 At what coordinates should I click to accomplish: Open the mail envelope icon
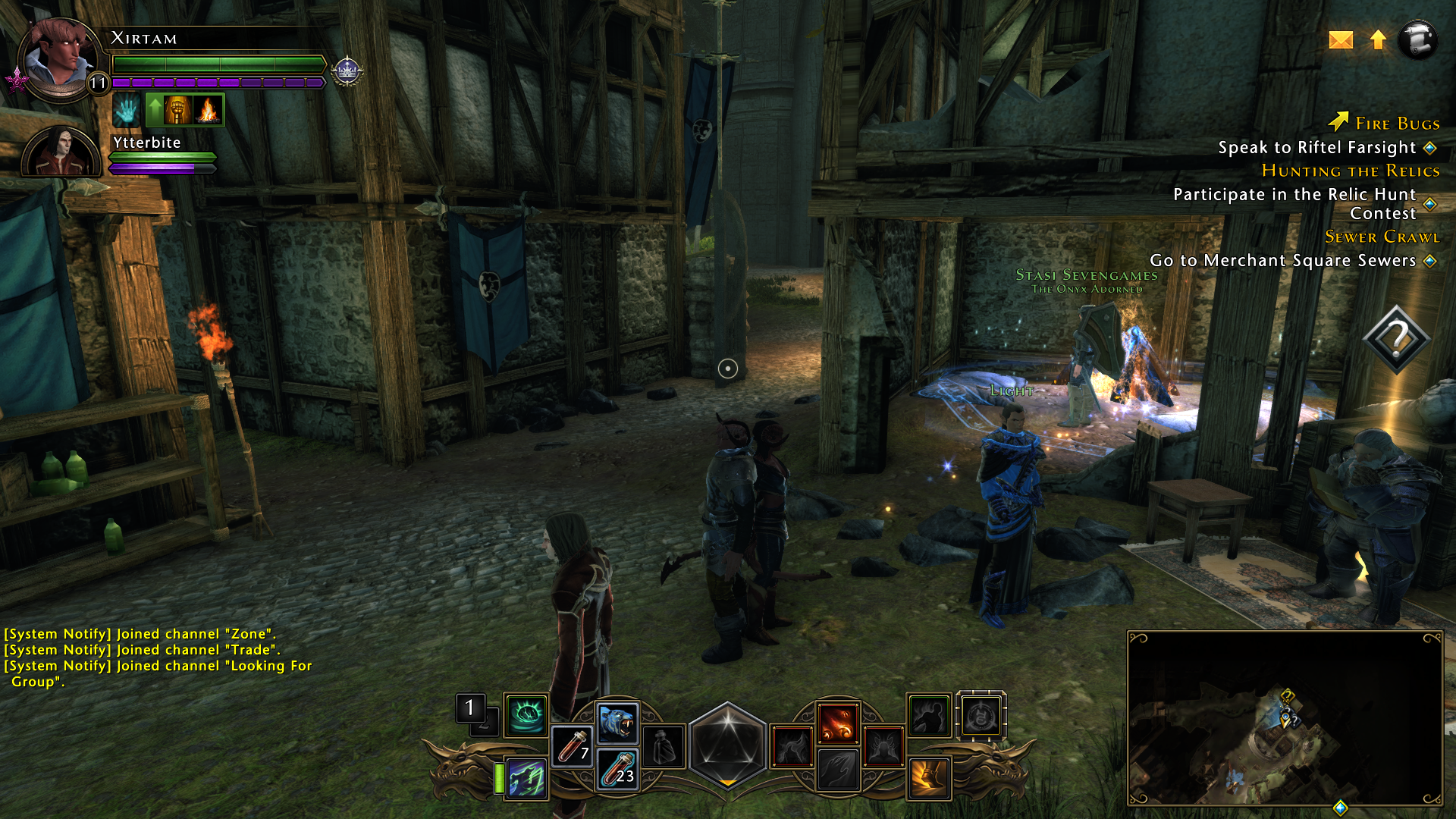pos(1341,40)
